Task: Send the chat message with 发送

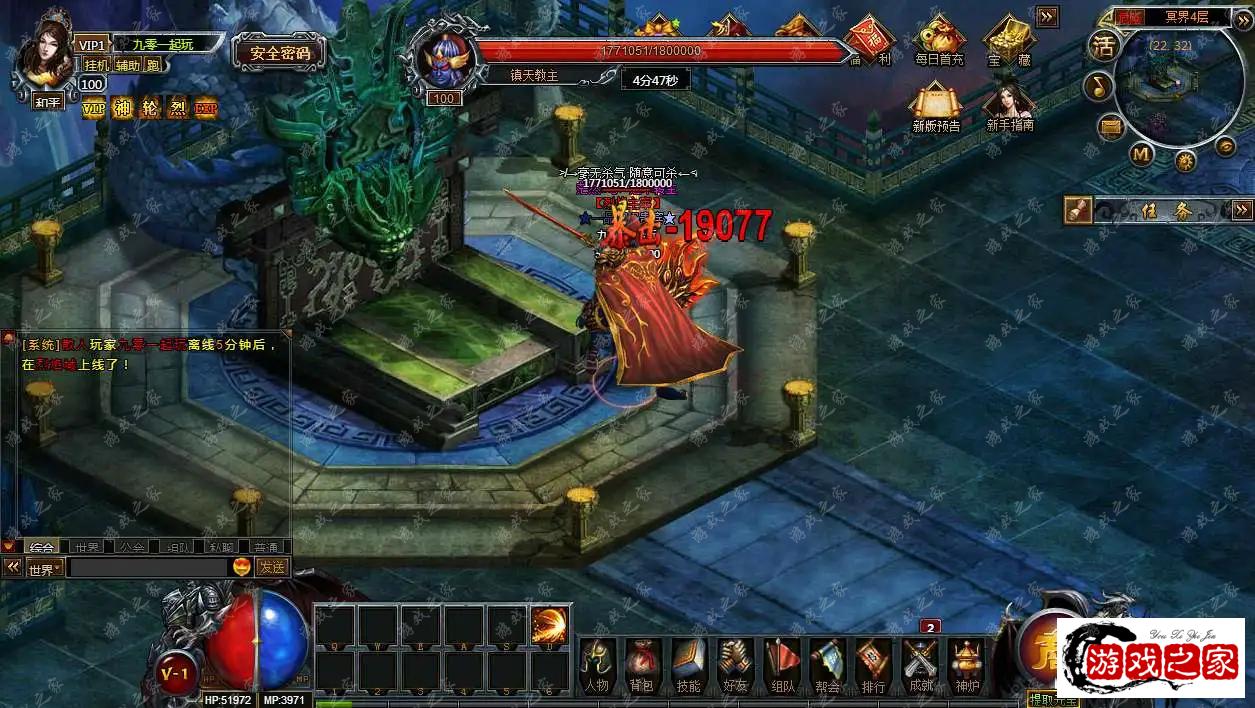Action: tap(273, 567)
